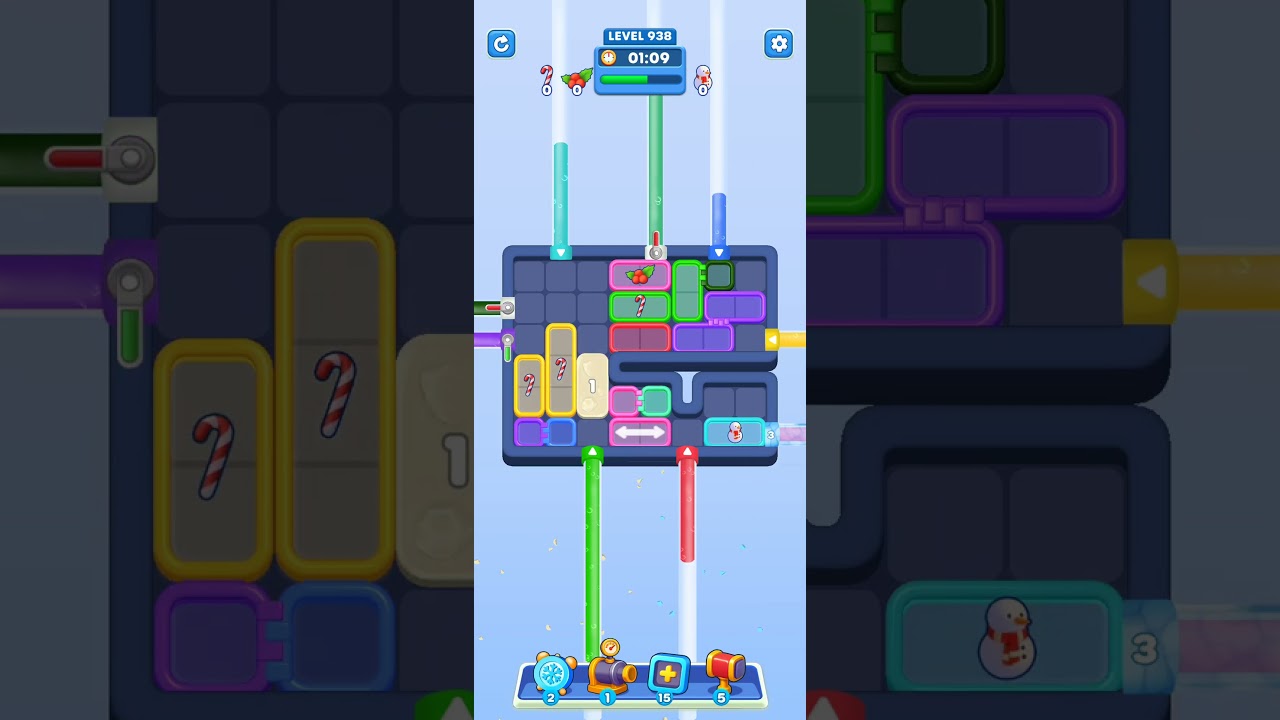This screenshot has width=1280, height=720.
Task: Select the cannon booster
Action: click(609, 674)
